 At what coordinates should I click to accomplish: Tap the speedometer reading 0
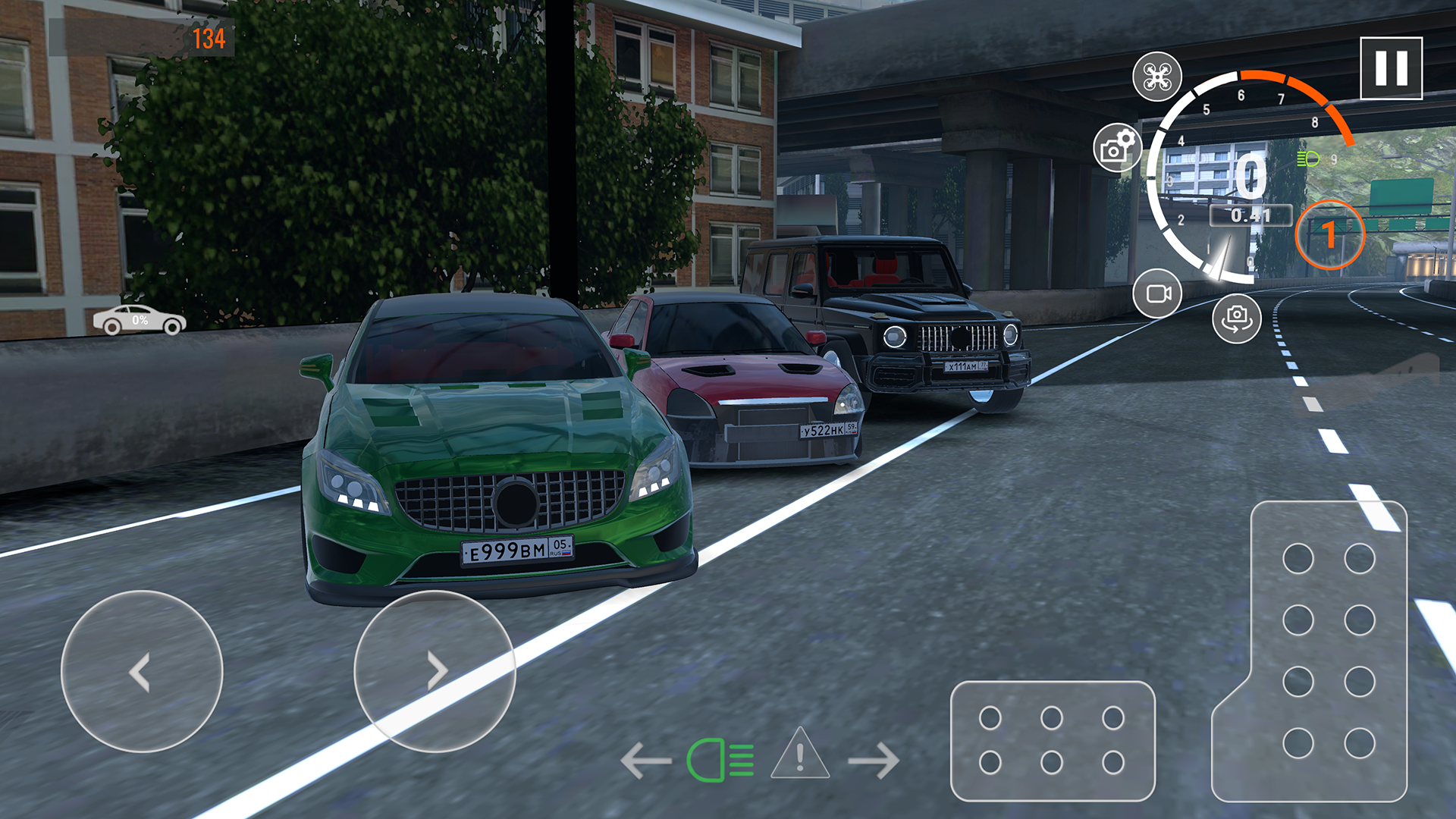click(x=1253, y=174)
